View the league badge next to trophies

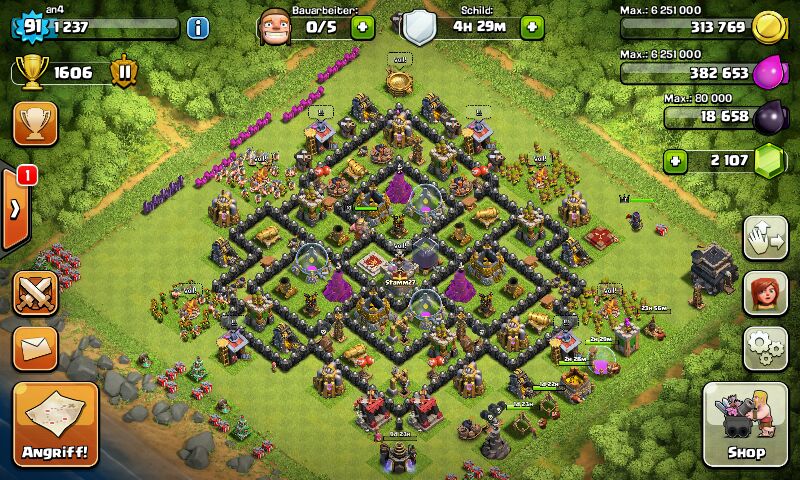(x=124, y=72)
